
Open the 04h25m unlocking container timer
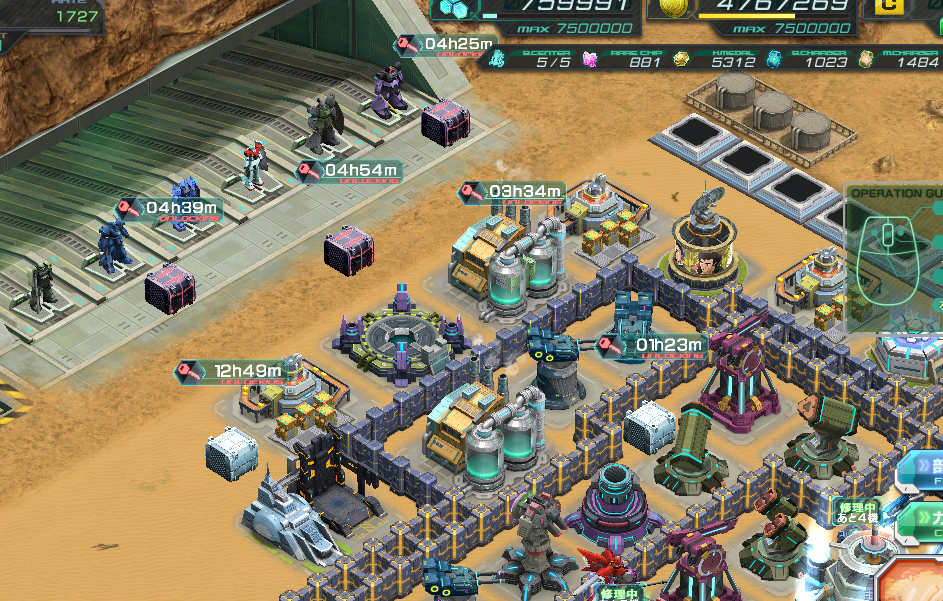446,45
